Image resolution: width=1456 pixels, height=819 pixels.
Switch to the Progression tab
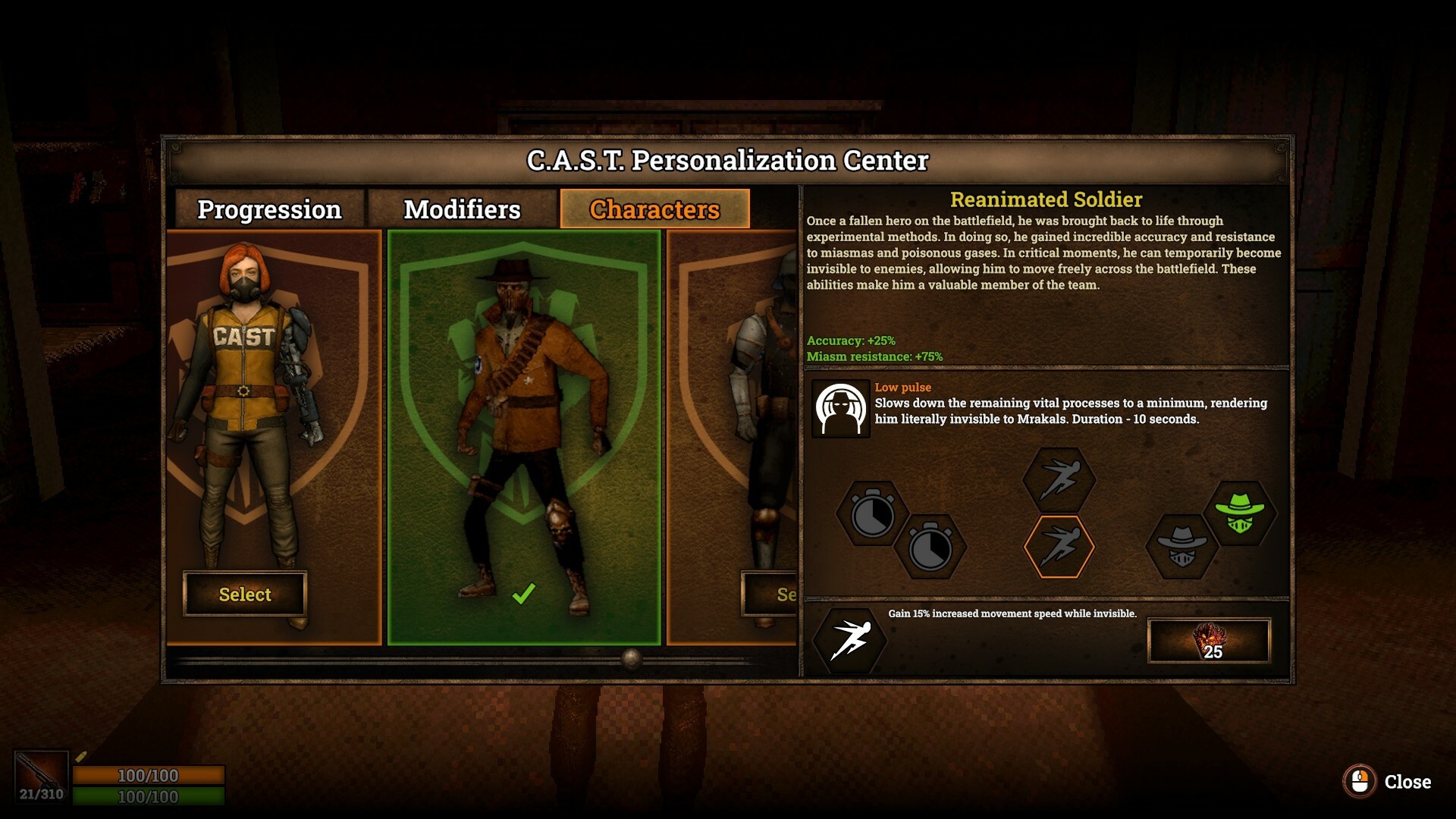coord(269,209)
